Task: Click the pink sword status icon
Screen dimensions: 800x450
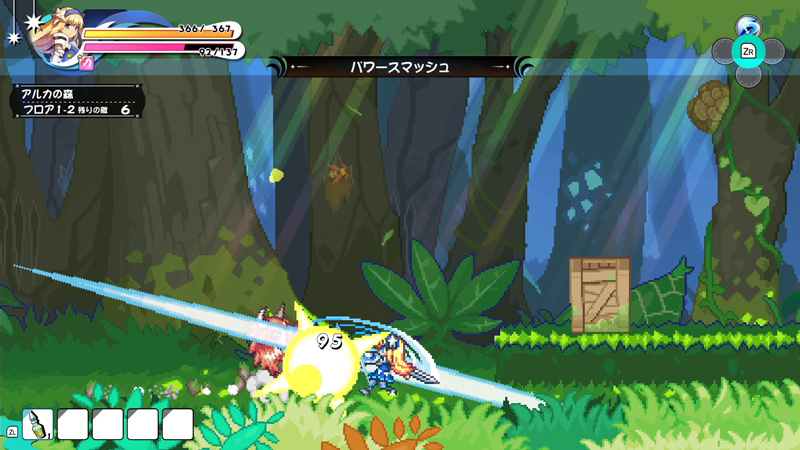Action: (86, 63)
